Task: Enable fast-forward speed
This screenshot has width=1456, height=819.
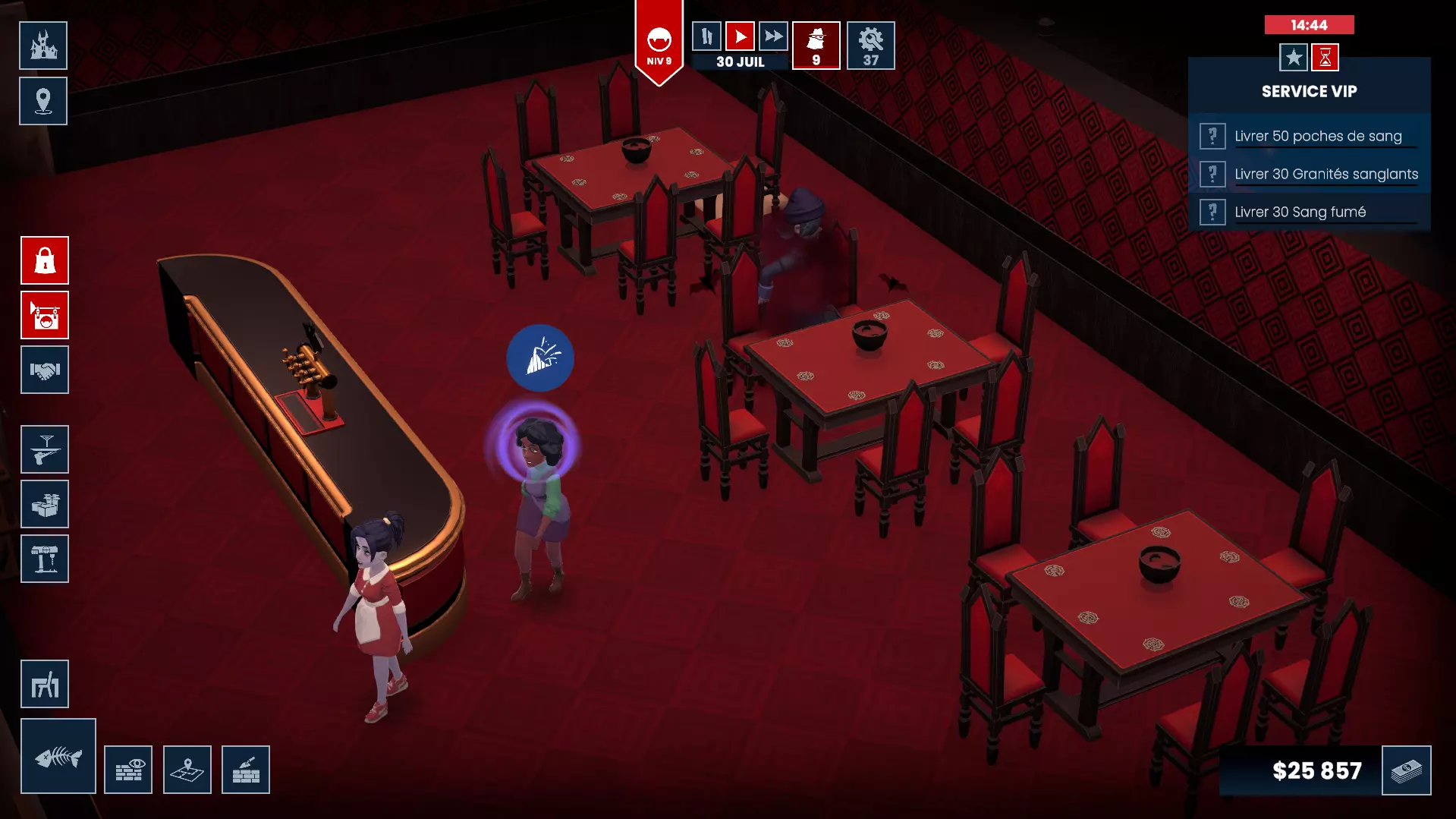Action: click(773, 36)
